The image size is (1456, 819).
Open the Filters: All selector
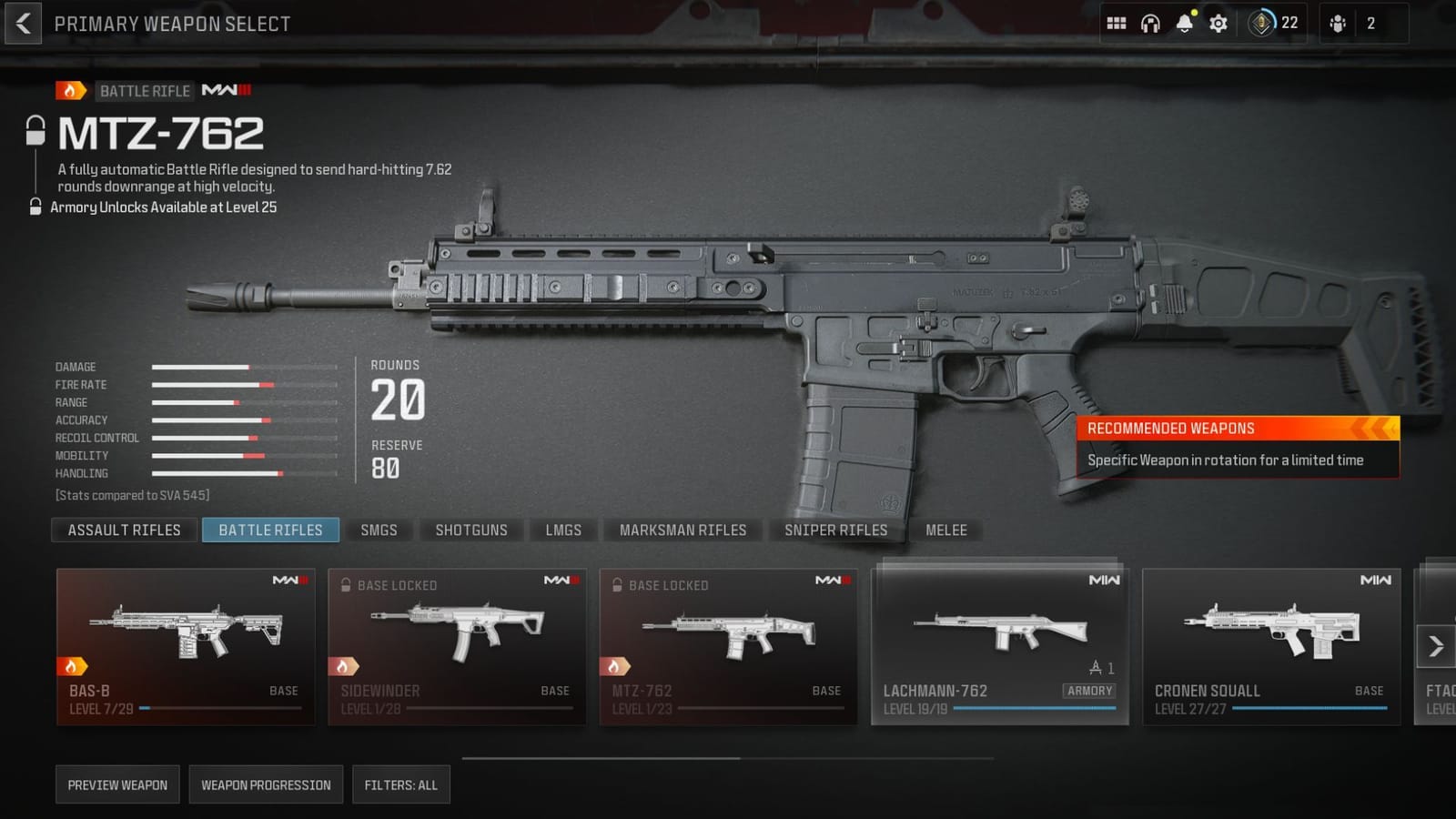tap(400, 784)
